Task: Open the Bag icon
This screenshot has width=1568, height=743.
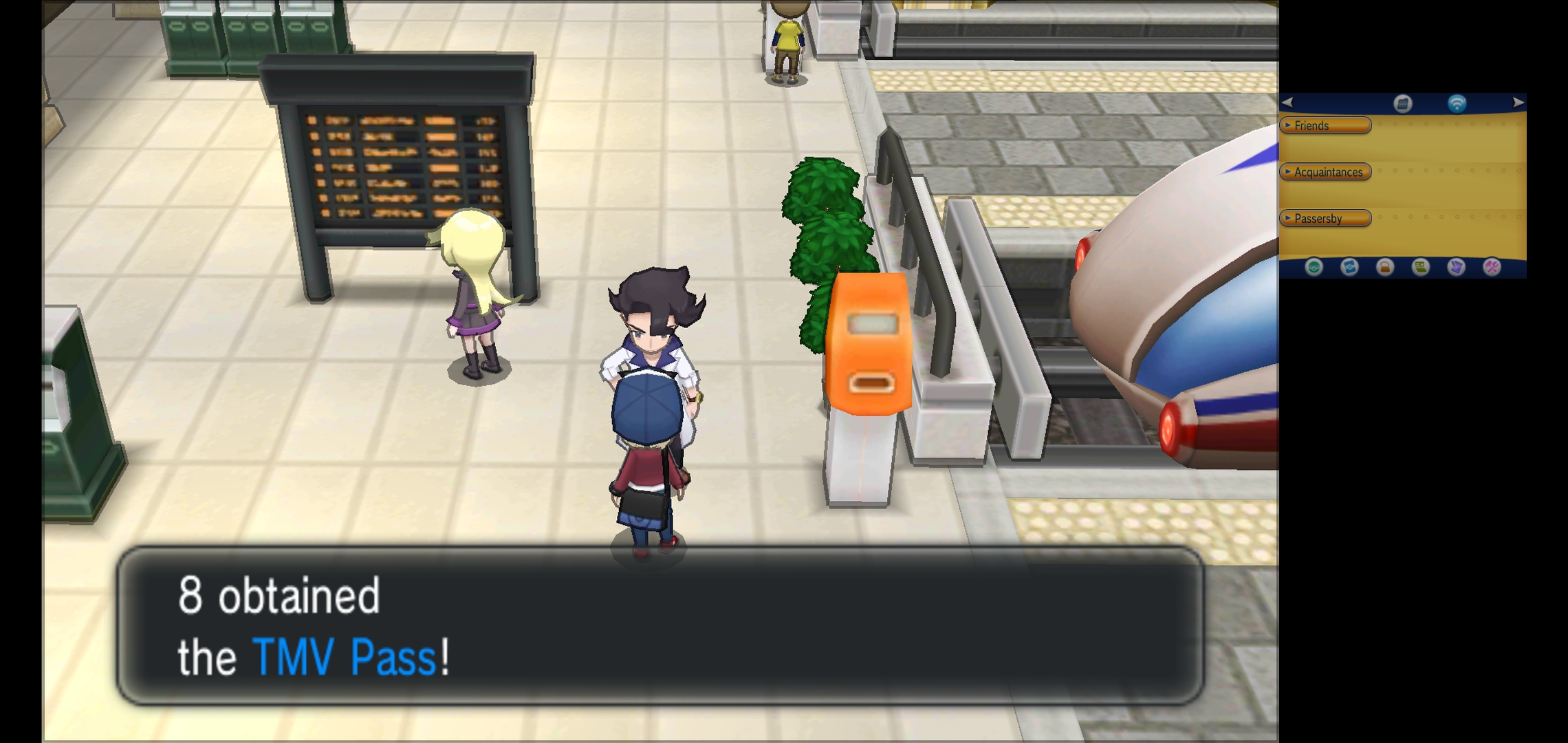Action: [x=1385, y=267]
